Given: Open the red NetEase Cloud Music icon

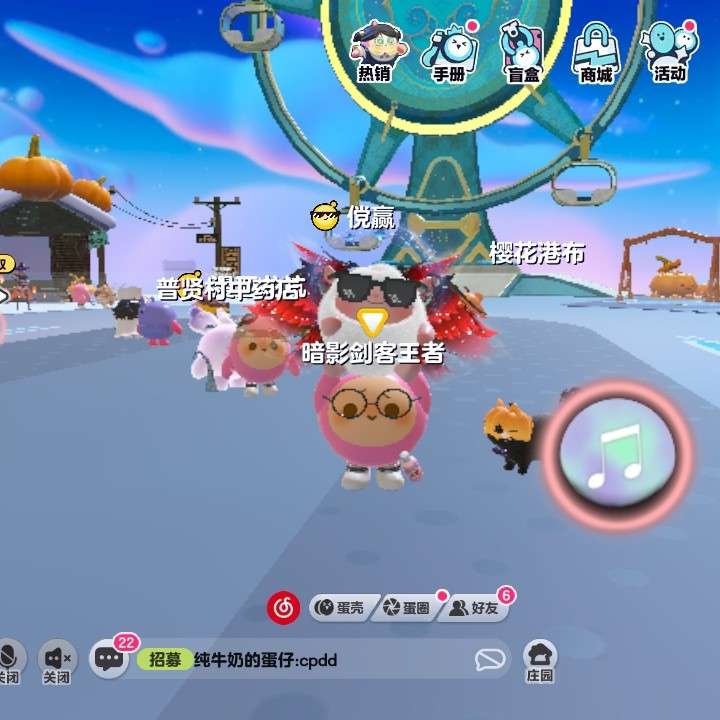Looking at the screenshot, I should (x=283, y=607).
